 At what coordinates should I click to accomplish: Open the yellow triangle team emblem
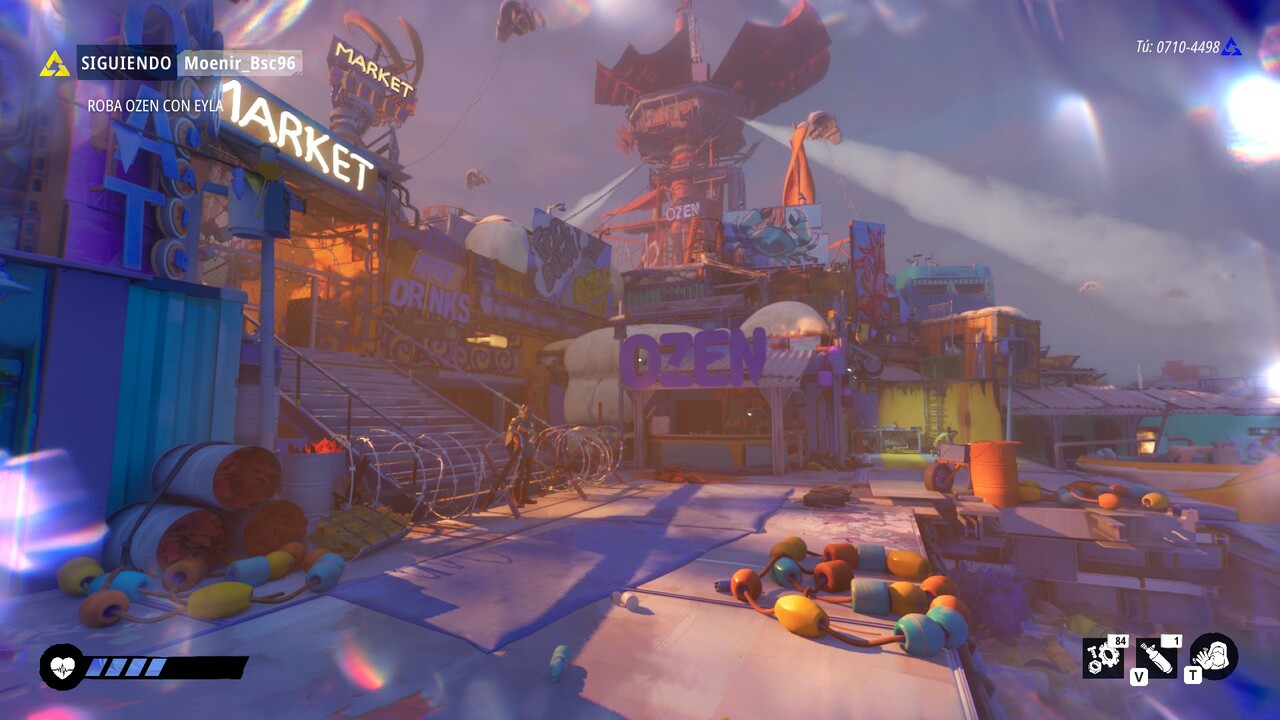[55, 64]
